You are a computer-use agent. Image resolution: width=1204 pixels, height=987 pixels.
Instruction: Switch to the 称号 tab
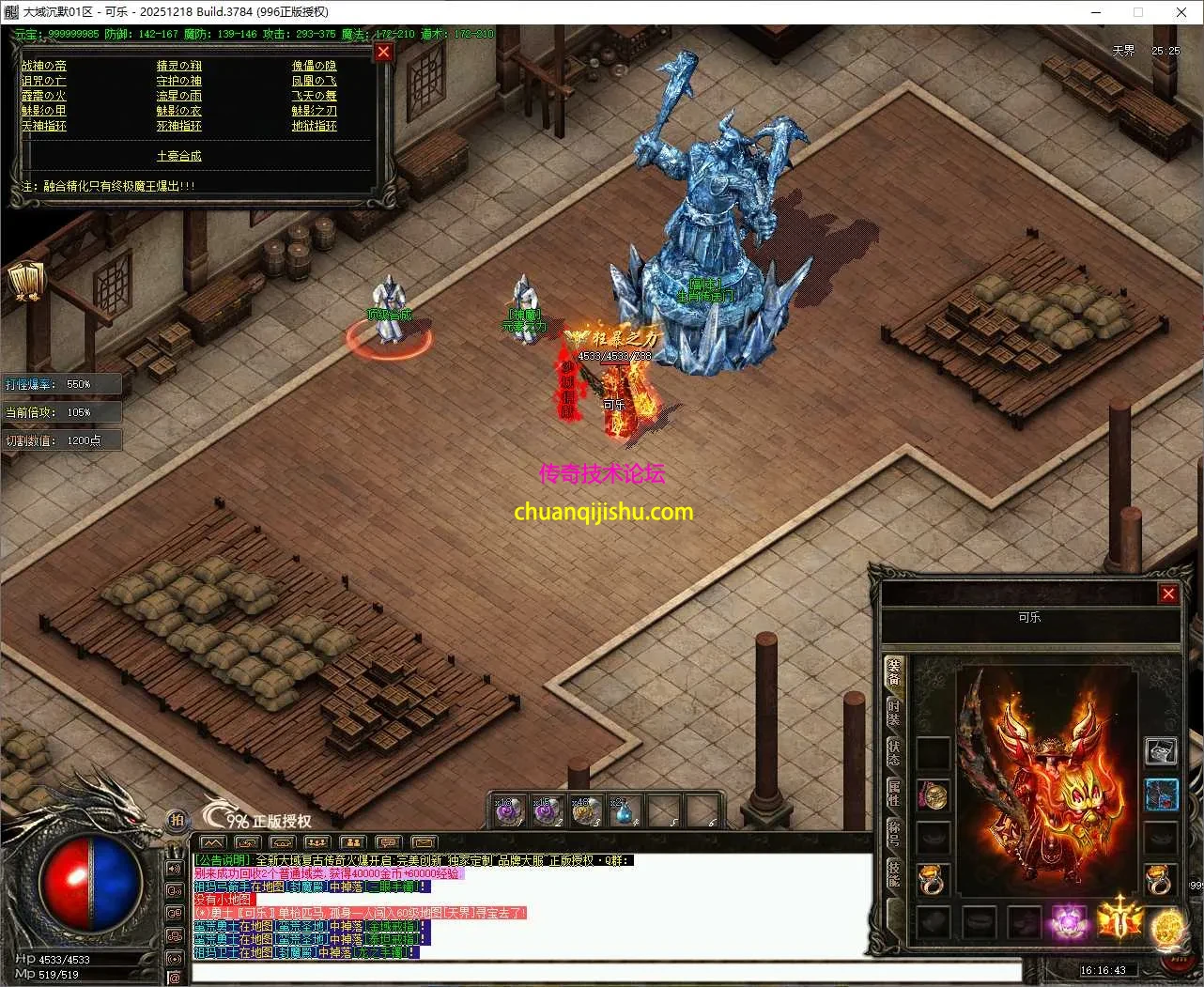point(894,834)
